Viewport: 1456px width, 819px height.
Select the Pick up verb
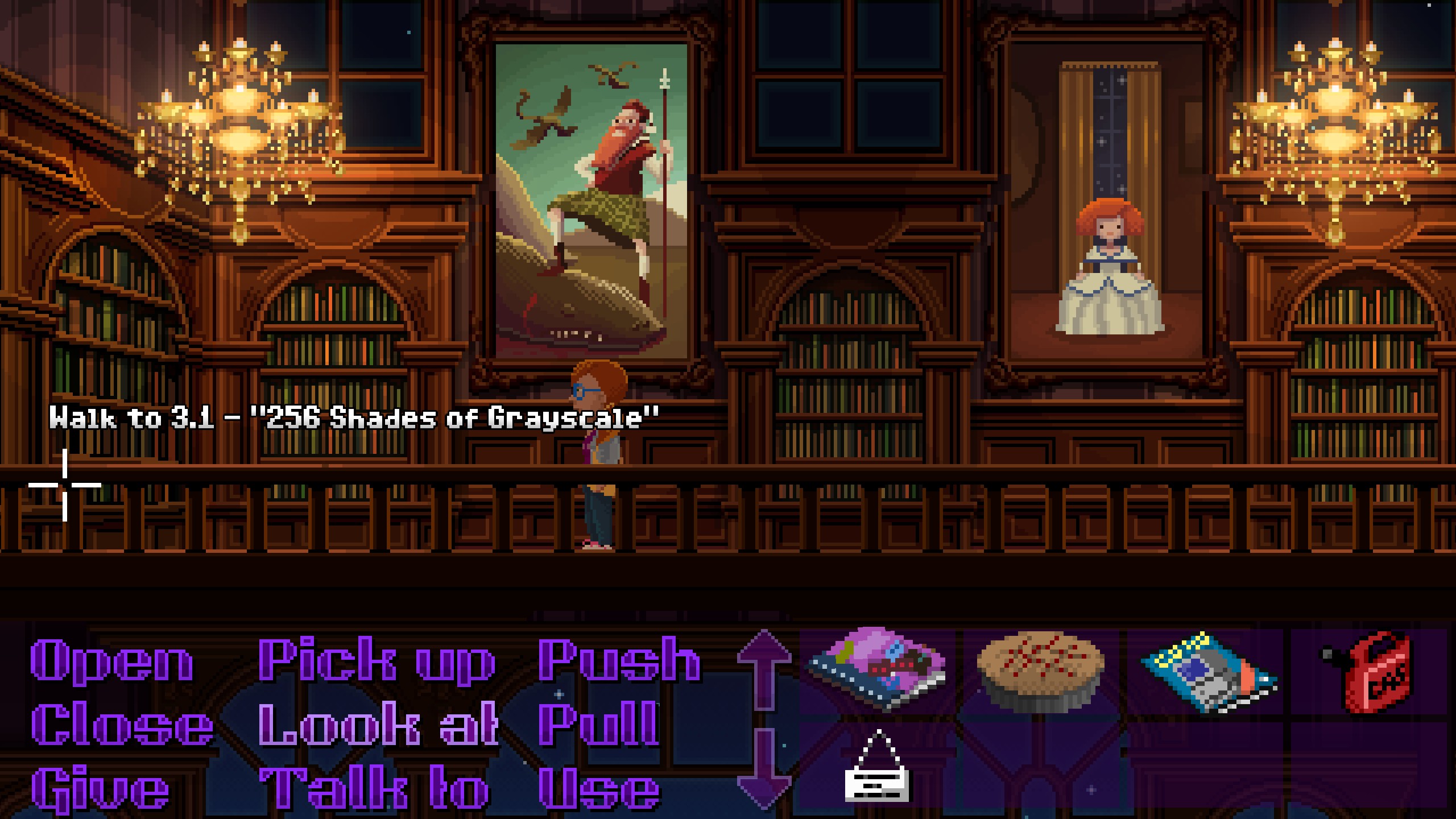click(x=377, y=661)
